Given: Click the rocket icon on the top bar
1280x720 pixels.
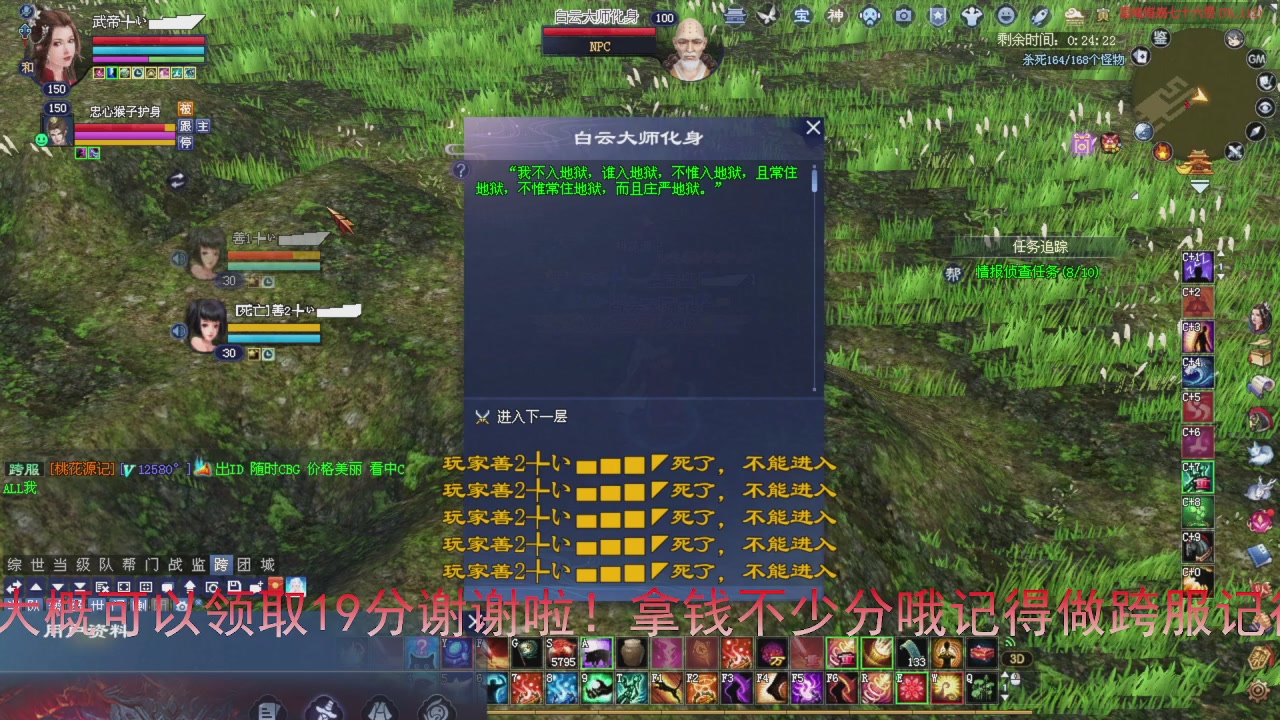Looking at the screenshot, I should [1039, 15].
